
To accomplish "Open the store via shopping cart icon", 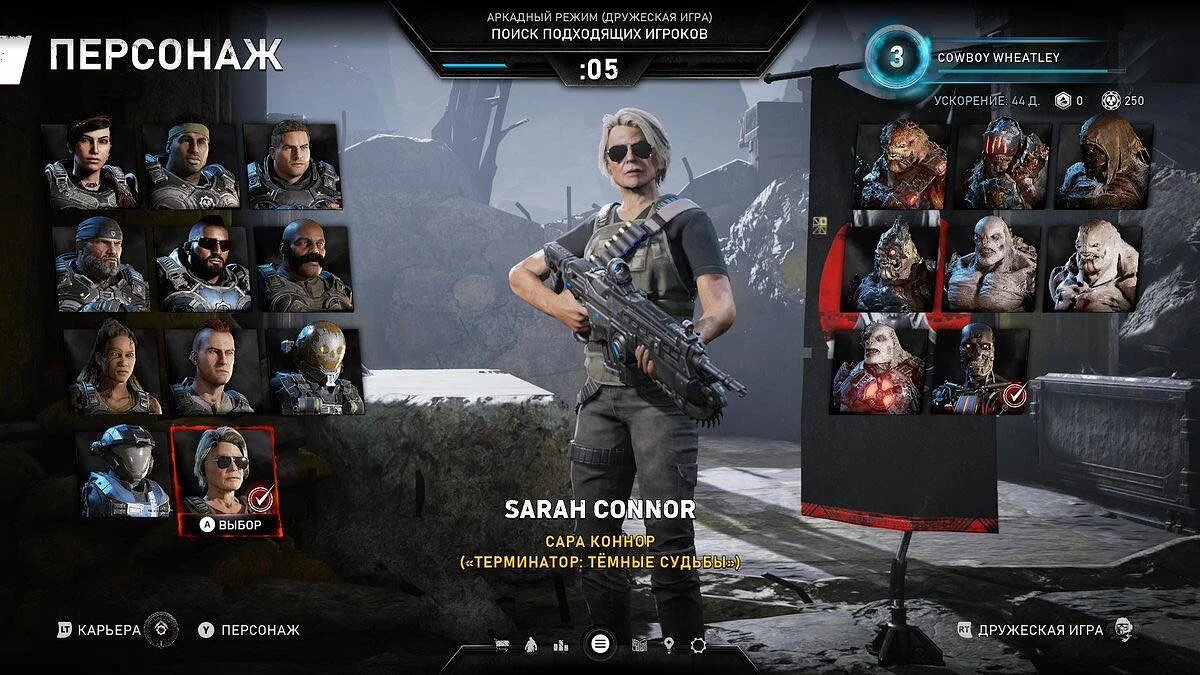I will point(501,645).
